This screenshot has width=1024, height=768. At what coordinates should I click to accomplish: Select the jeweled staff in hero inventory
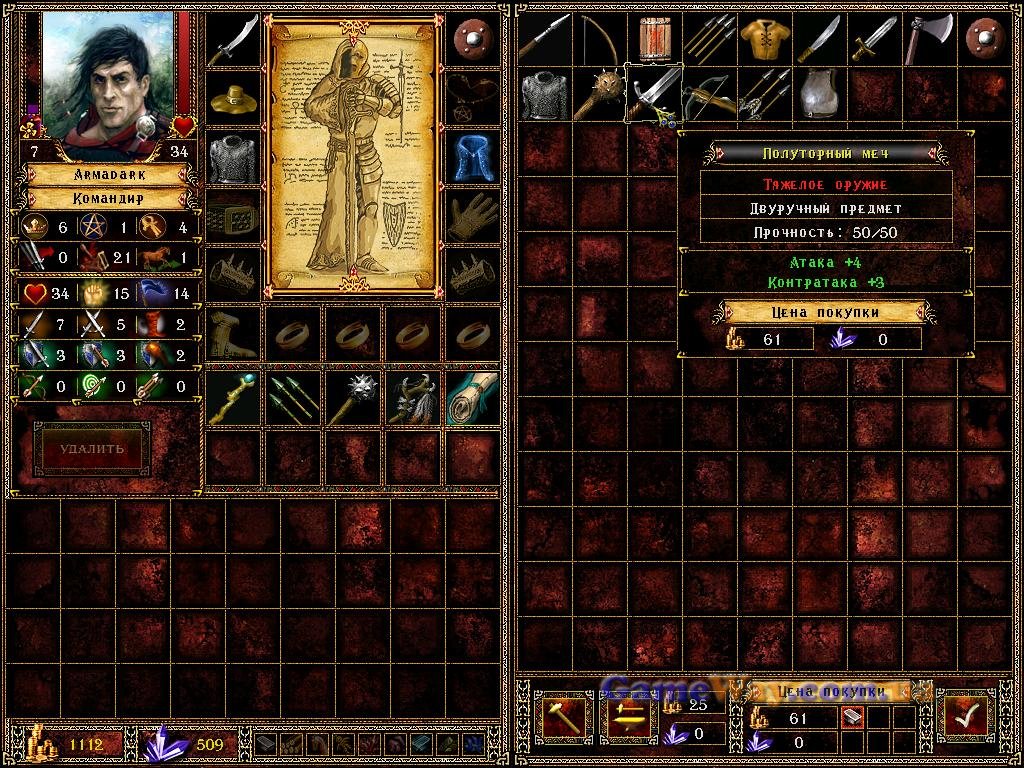coord(232,398)
